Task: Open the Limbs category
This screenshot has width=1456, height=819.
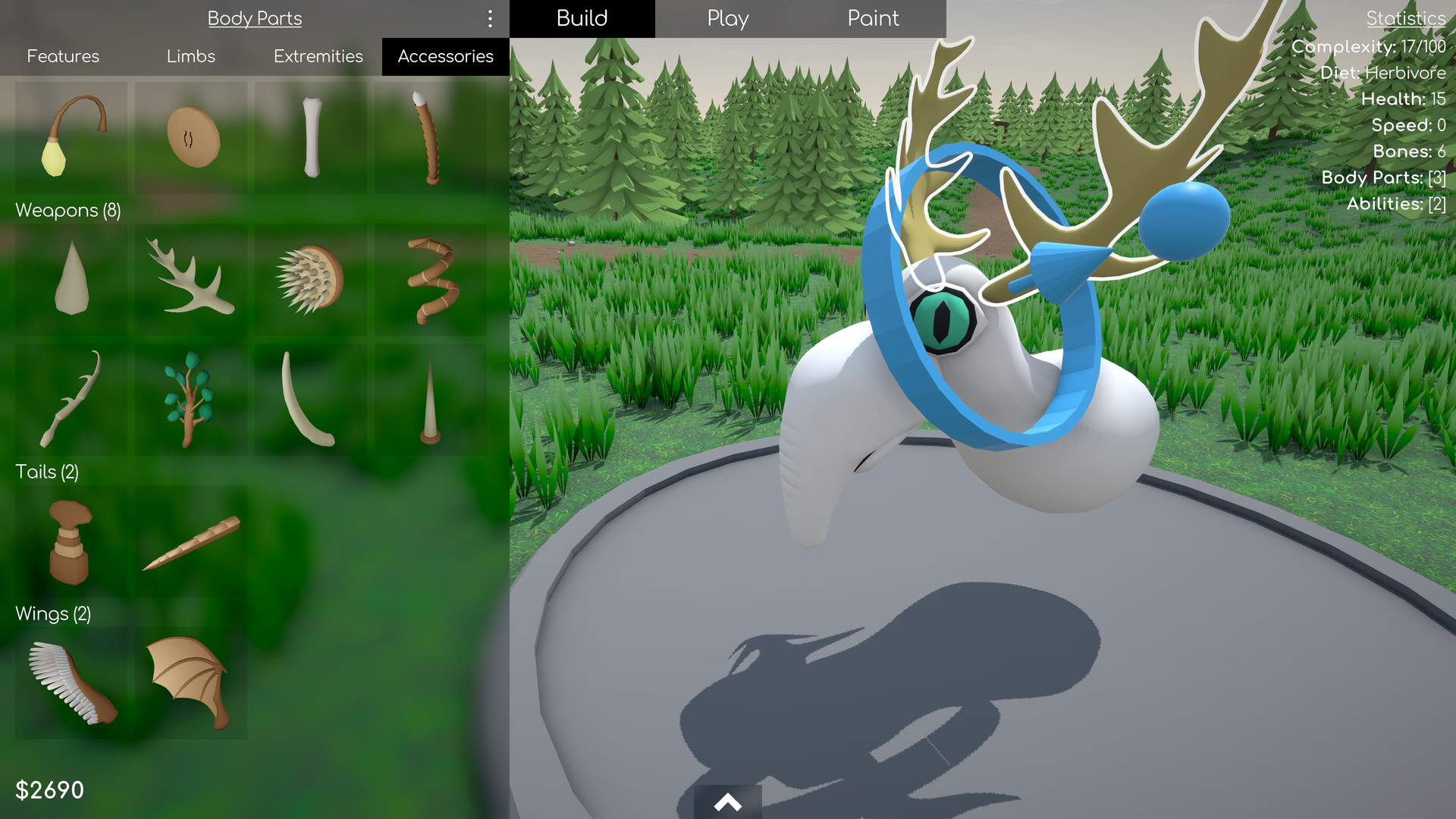Action: [190, 56]
